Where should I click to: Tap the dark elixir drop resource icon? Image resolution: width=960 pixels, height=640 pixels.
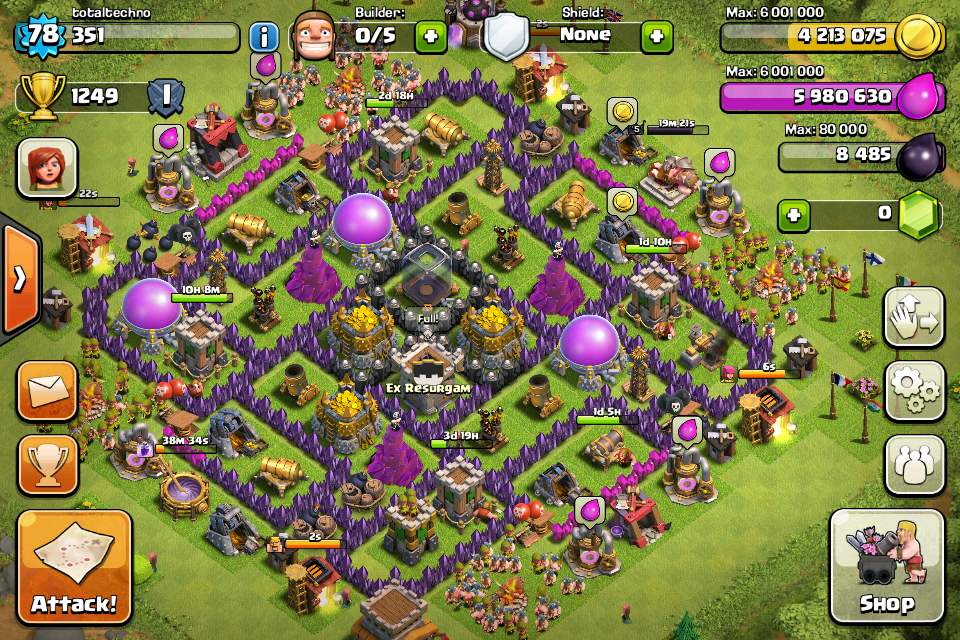(x=917, y=157)
